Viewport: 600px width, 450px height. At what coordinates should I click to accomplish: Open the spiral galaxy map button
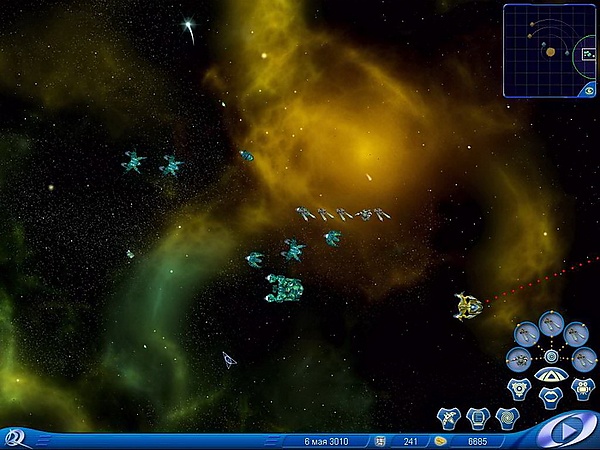click(x=507, y=416)
